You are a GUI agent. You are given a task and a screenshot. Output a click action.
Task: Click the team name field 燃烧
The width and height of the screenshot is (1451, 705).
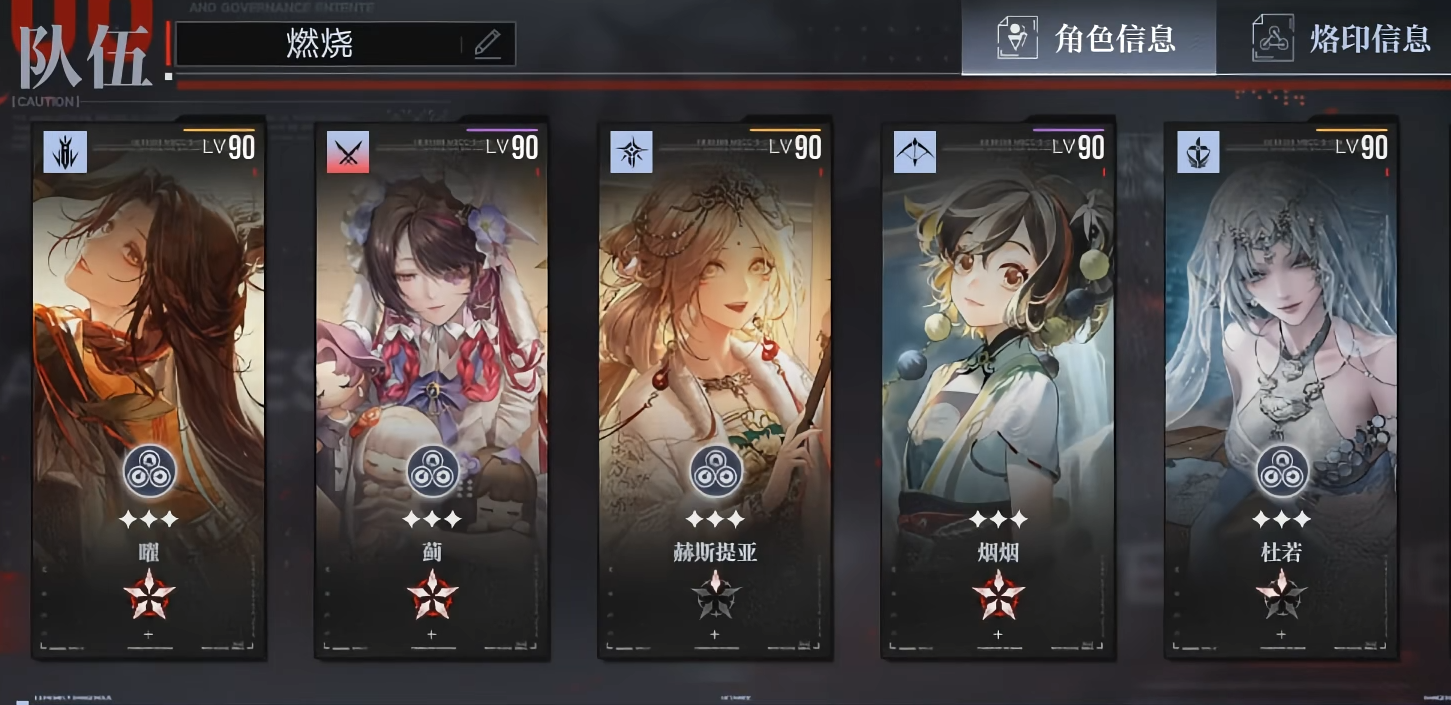coord(320,44)
